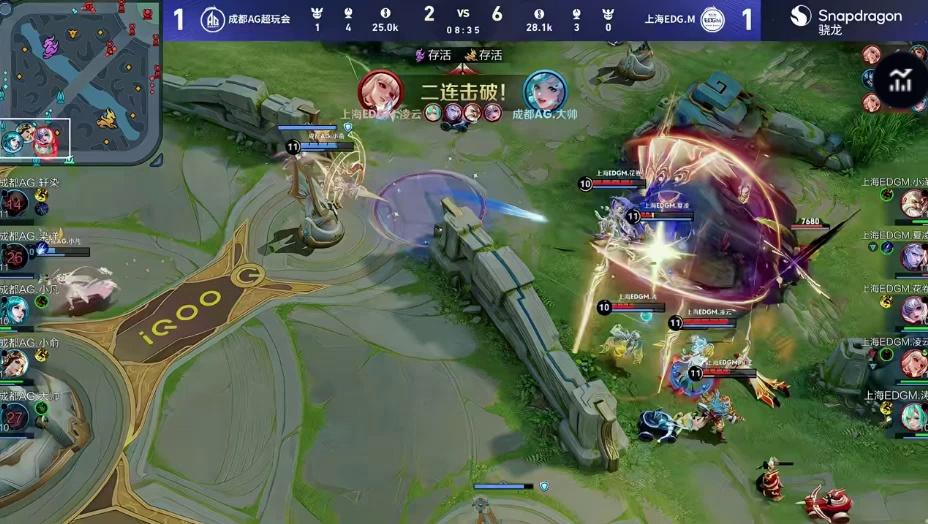Click the minimap overview
This screenshot has height=524, width=928.
(80, 80)
